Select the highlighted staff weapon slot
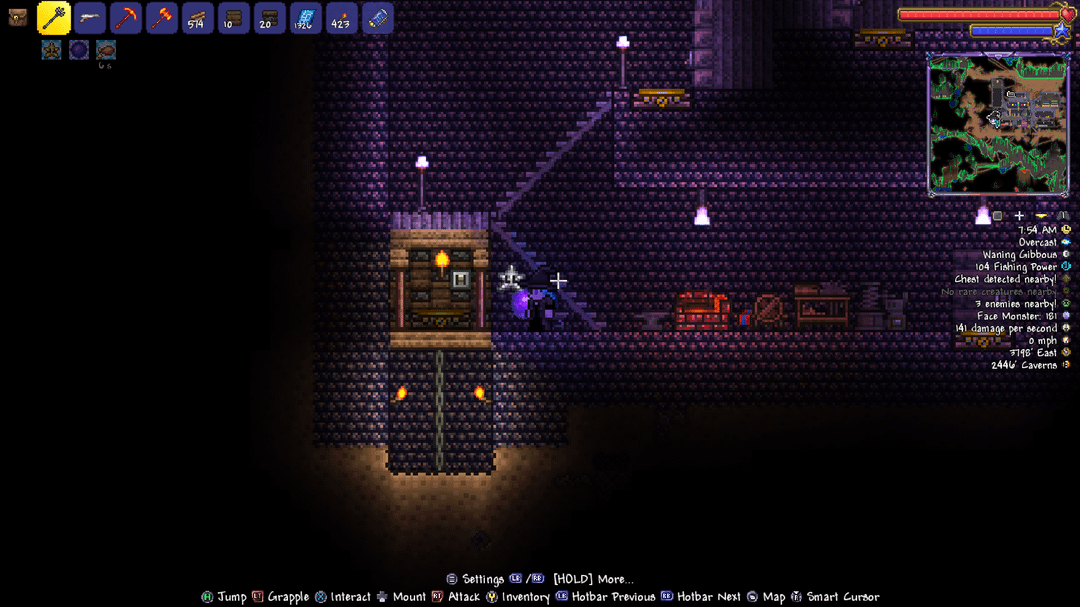The image size is (1080, 607). coord(54,18)
